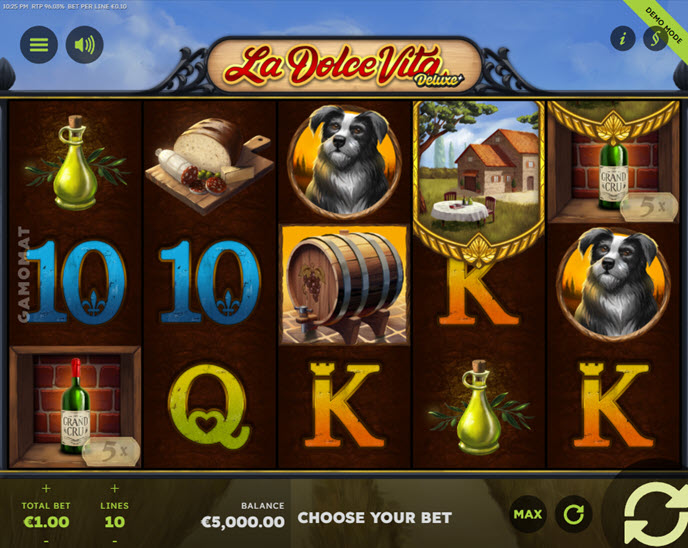Set the MAX bet

pyautogui.click(x=527, y=514)
